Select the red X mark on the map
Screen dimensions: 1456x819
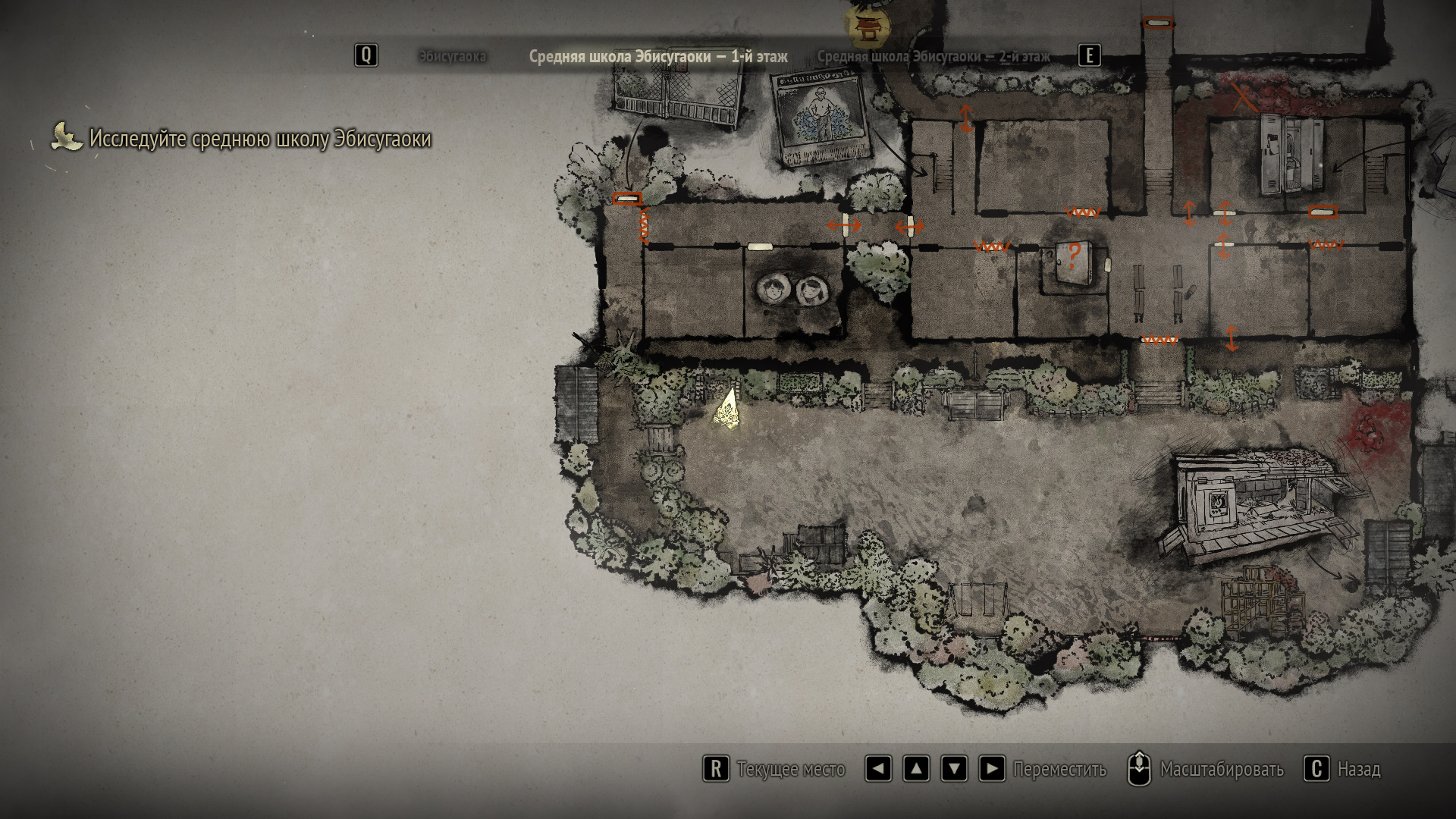1241,97
